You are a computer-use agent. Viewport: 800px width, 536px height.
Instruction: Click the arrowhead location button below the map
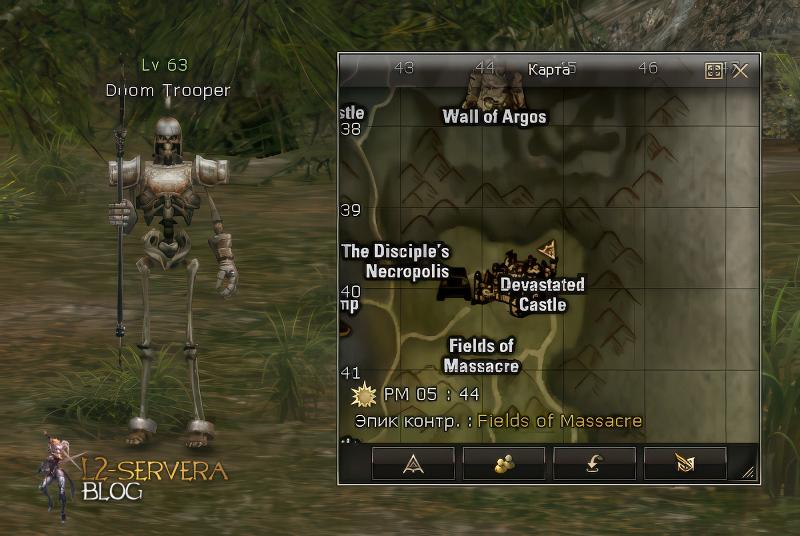(x=413, y=463)
